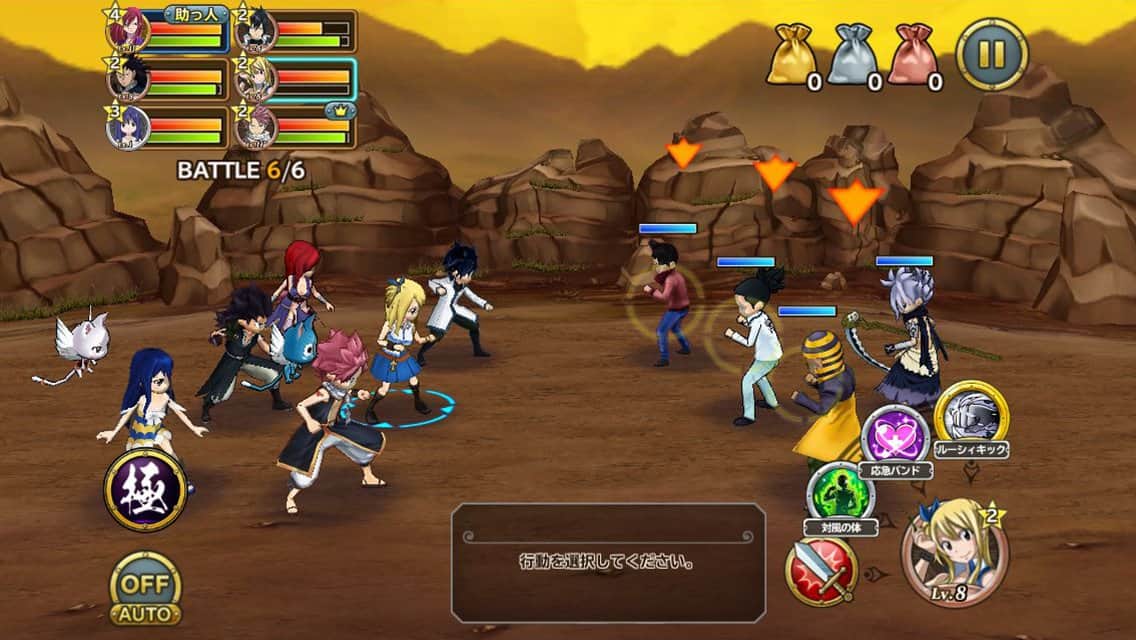Use the ルーシィキック kick skill
Screen dimensions: 1136x640
click(971, 413)
